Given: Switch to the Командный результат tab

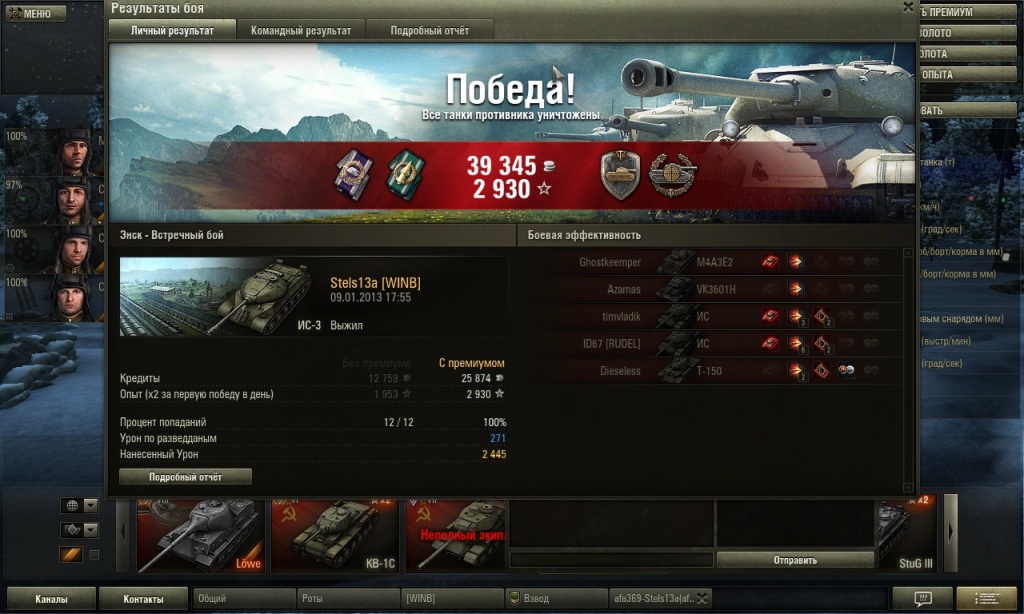Looking at the screenshot, I should [x=301, y=31].
